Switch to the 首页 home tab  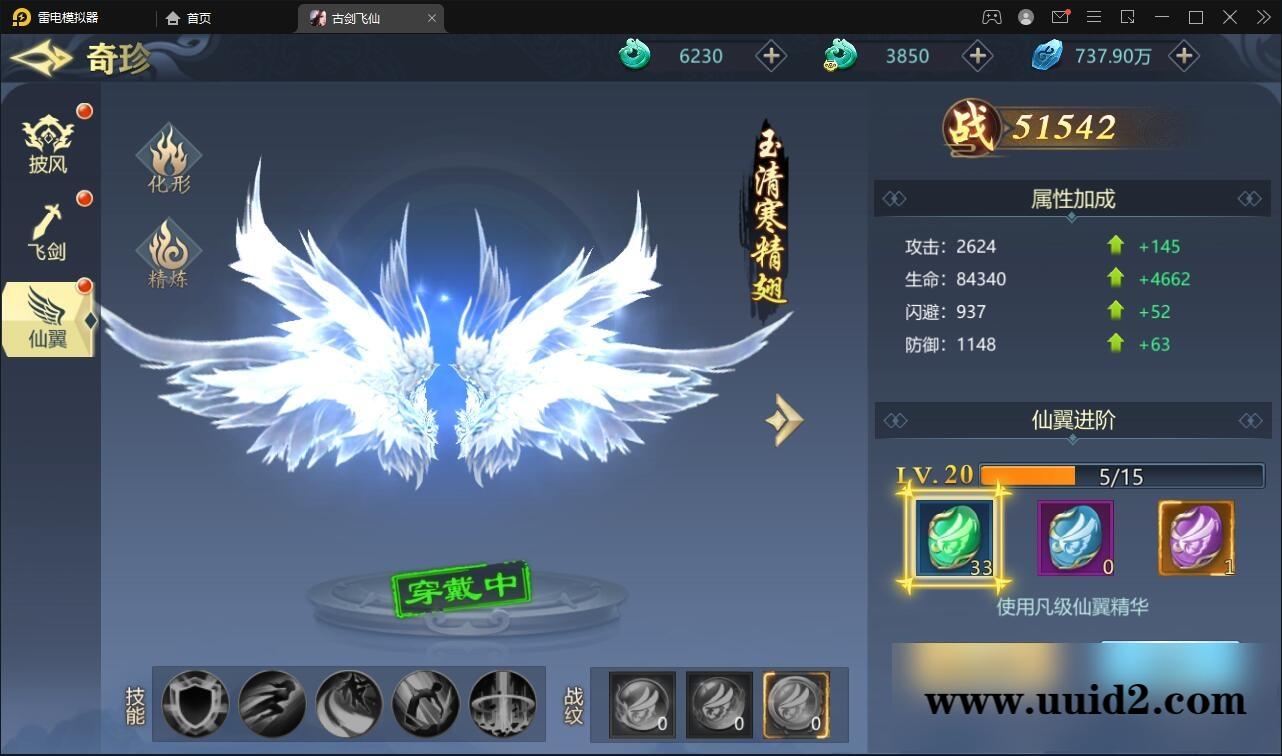(188, 17)
